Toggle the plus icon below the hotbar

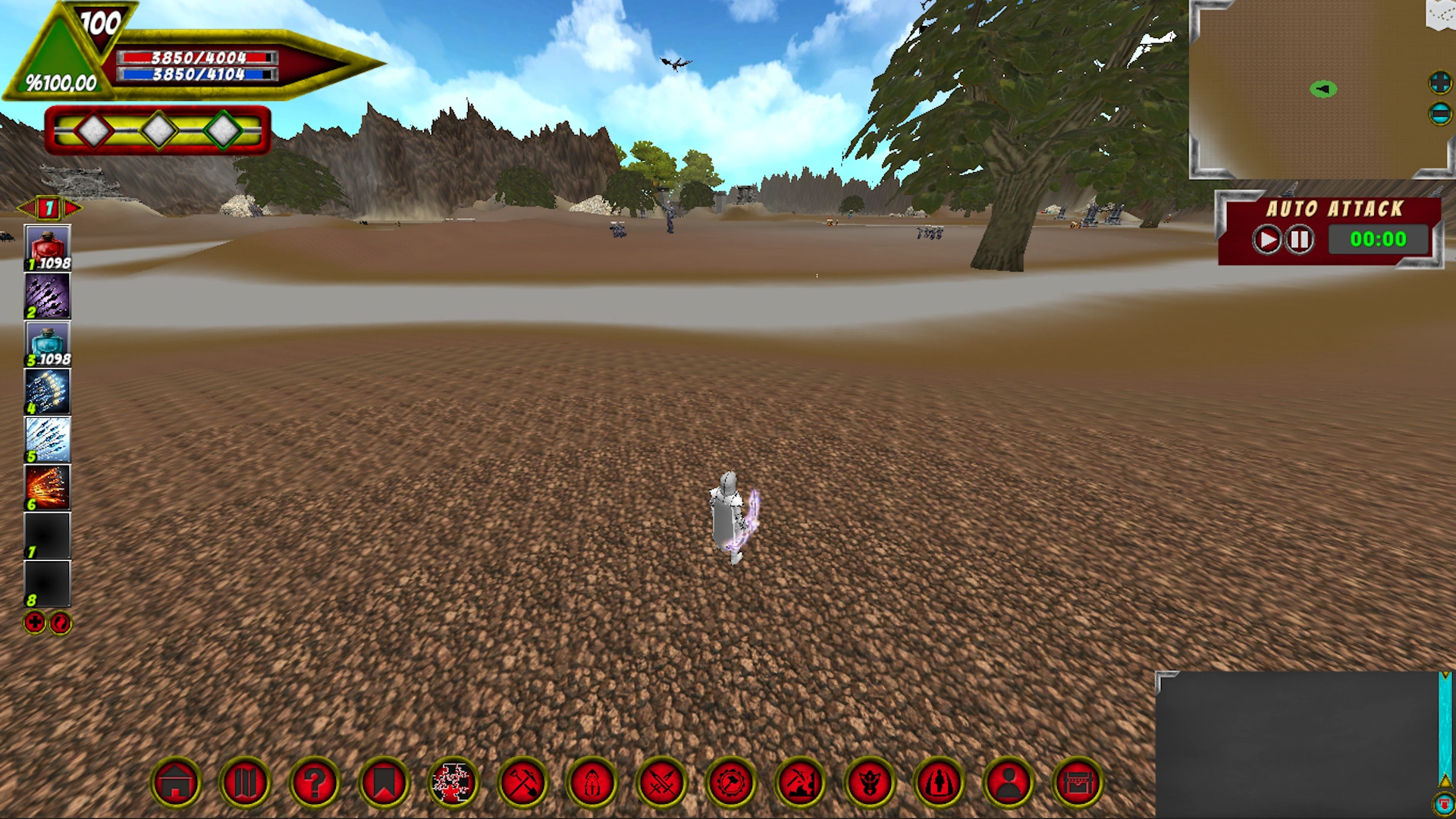33,623
